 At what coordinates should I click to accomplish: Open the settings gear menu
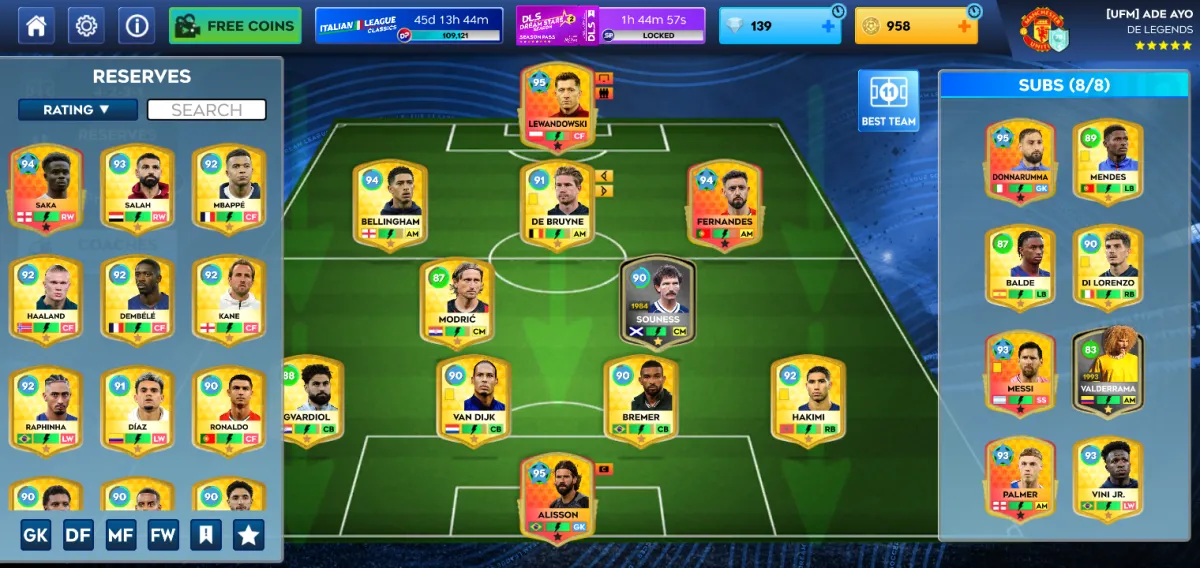tap(86, 25)
